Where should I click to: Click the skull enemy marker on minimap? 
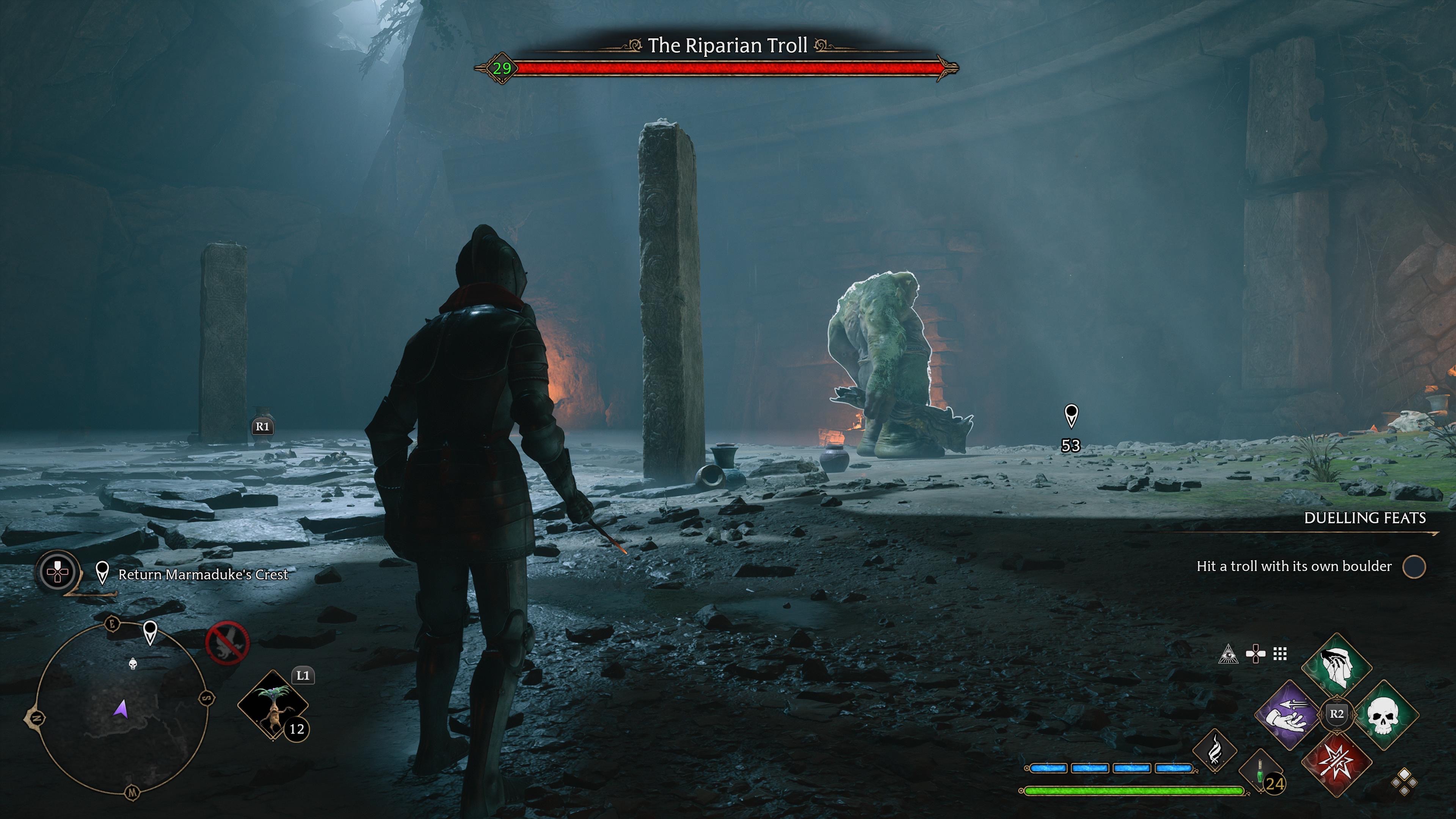pos(133,664)
